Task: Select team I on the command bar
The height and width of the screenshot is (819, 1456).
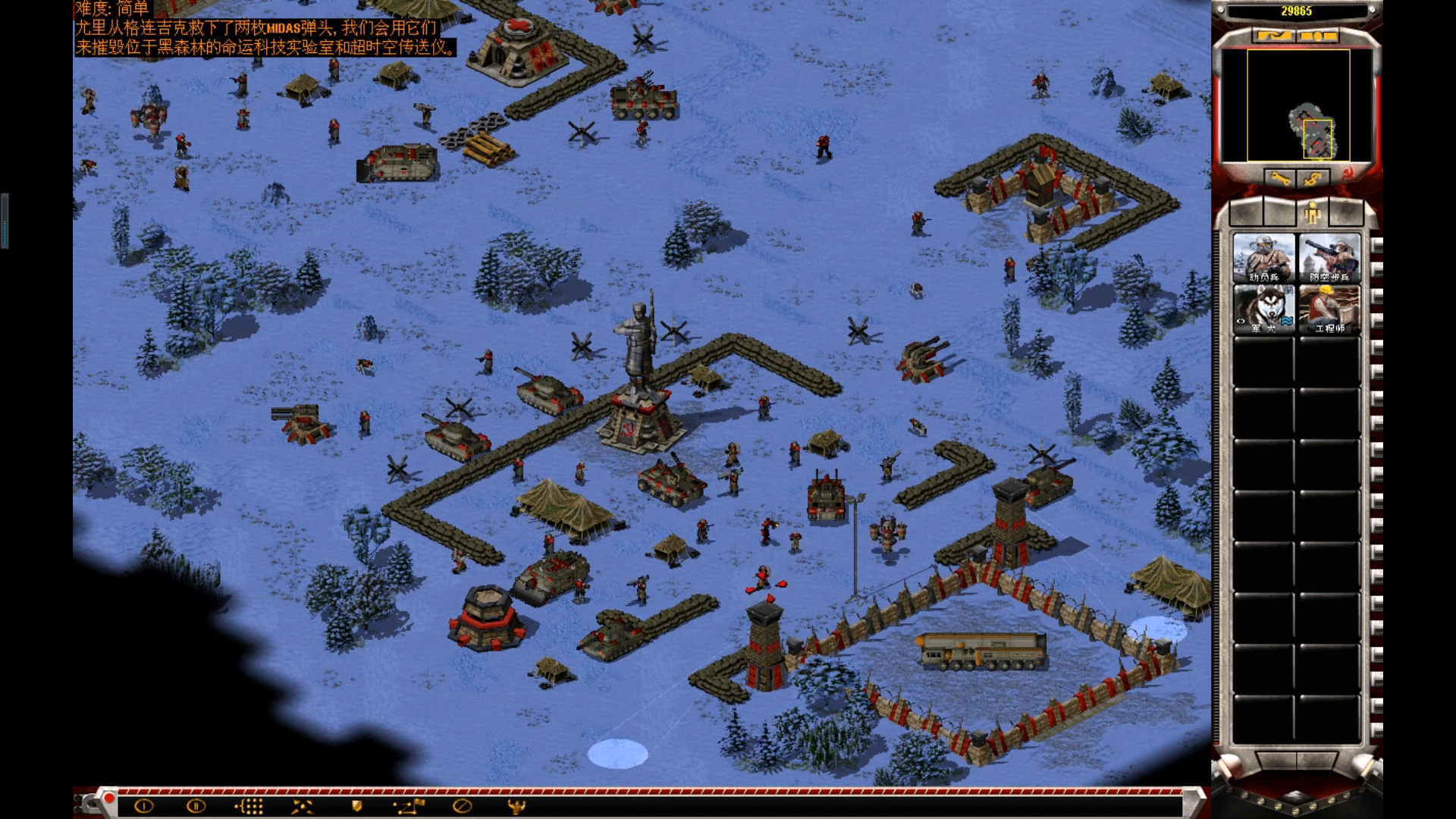Action: coord(143,806)
